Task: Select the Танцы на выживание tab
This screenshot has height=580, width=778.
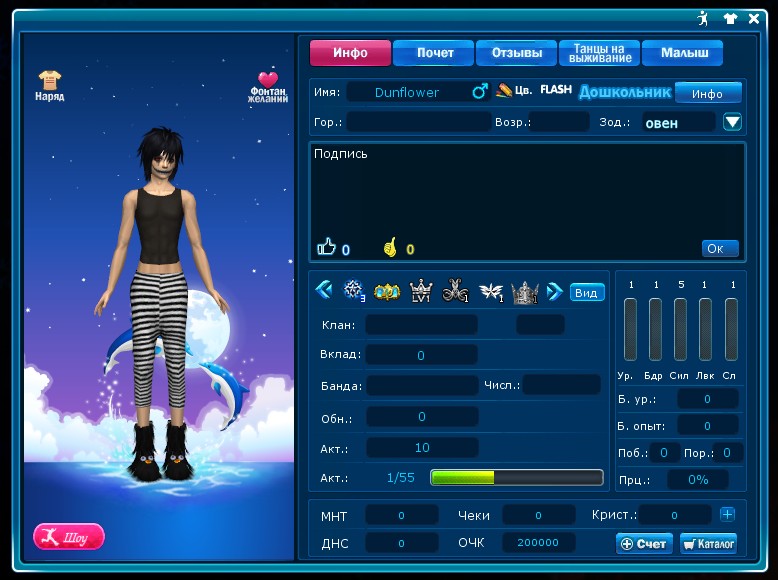Action: point(597,53)
